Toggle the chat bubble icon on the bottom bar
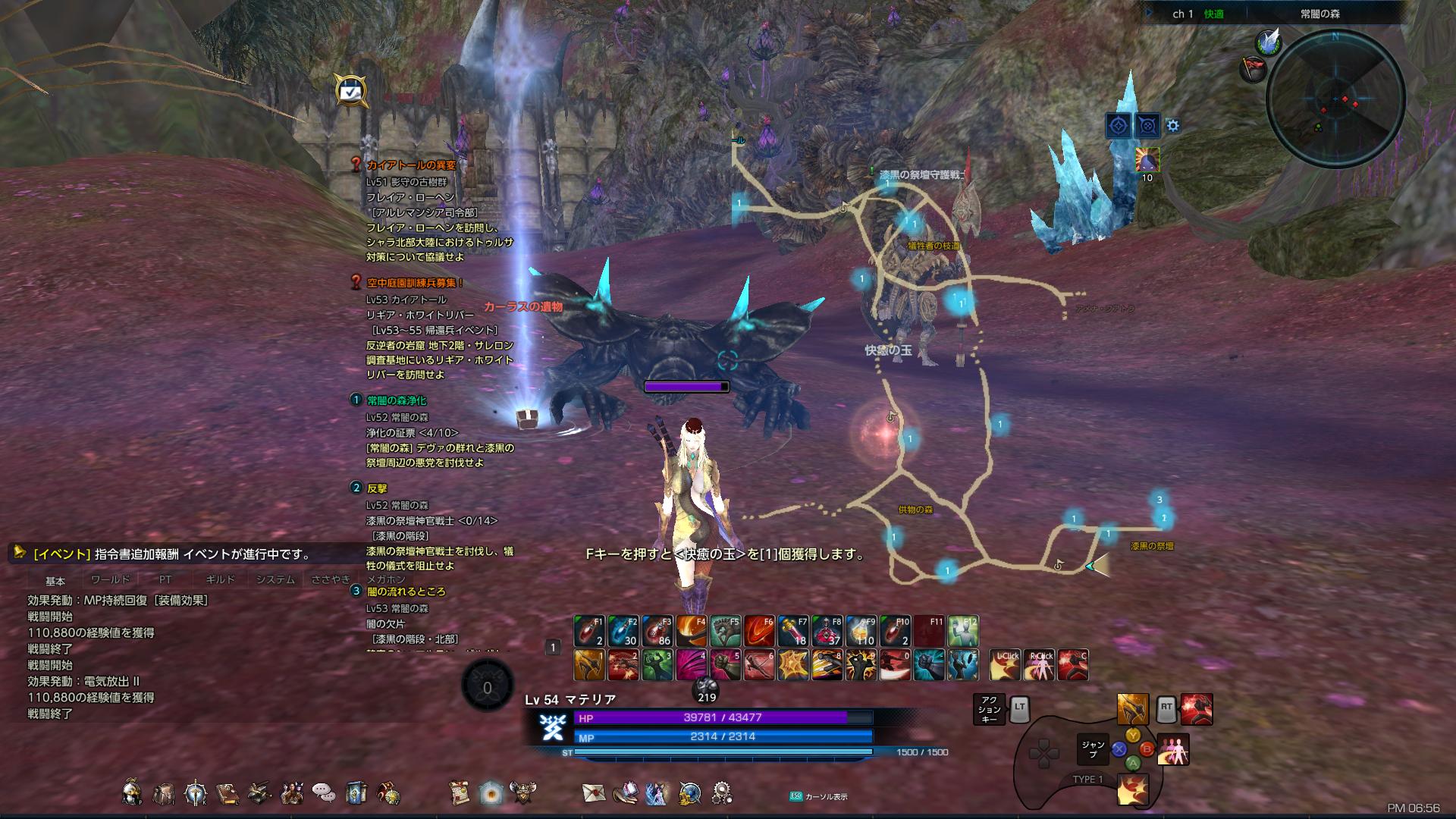This screenshot has width=1456, height=819. [x=322, y=792]
